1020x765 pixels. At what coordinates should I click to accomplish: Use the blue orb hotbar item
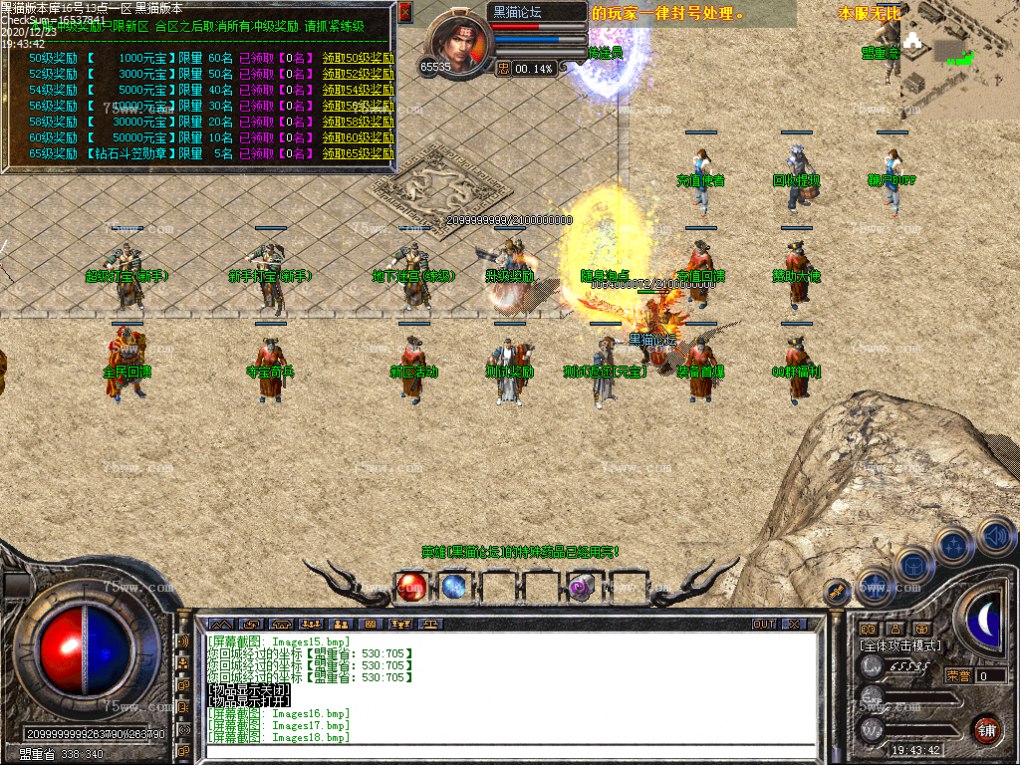[x=454, y=587]
